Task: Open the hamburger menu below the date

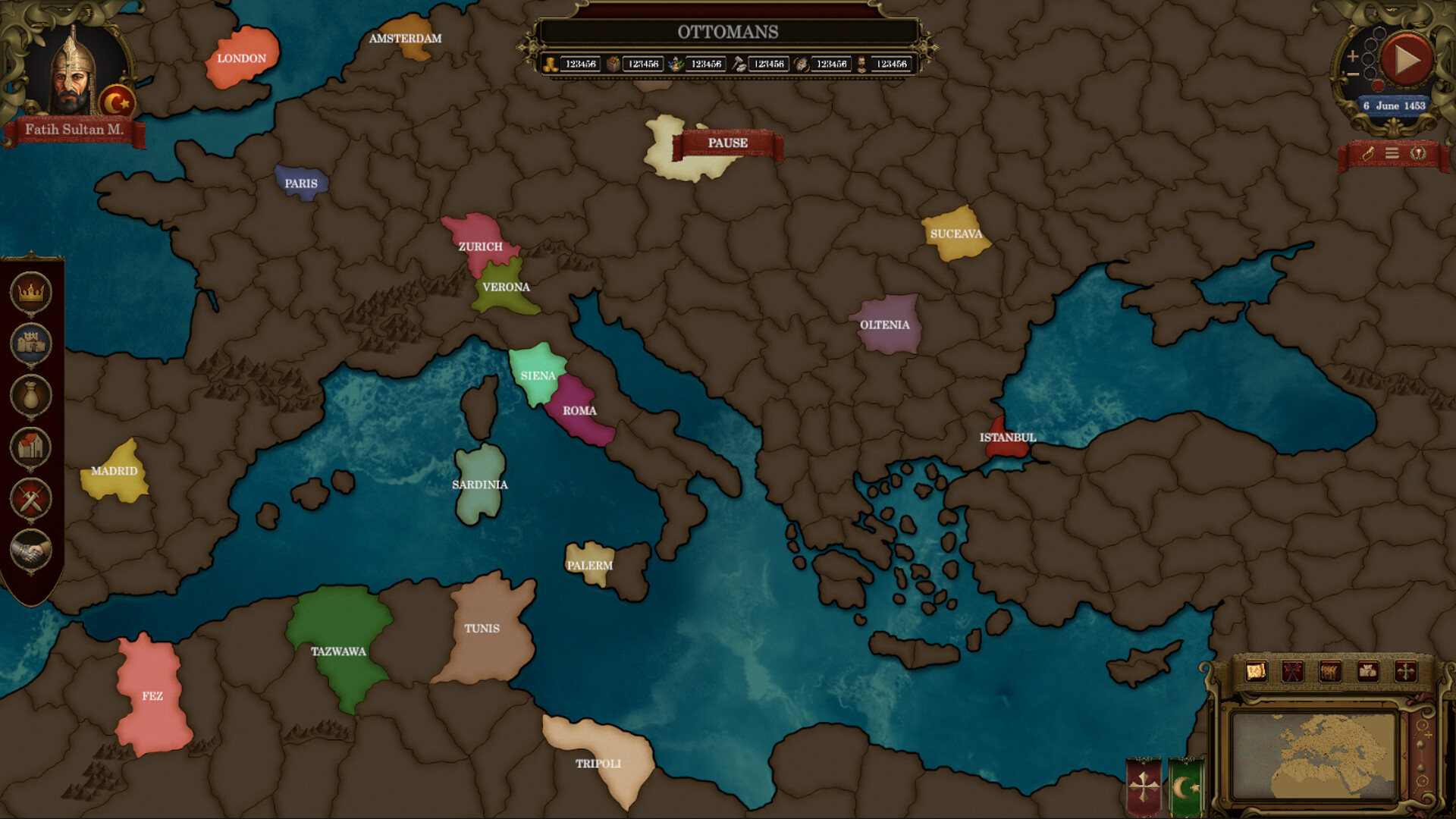Action: (1393, 153)
